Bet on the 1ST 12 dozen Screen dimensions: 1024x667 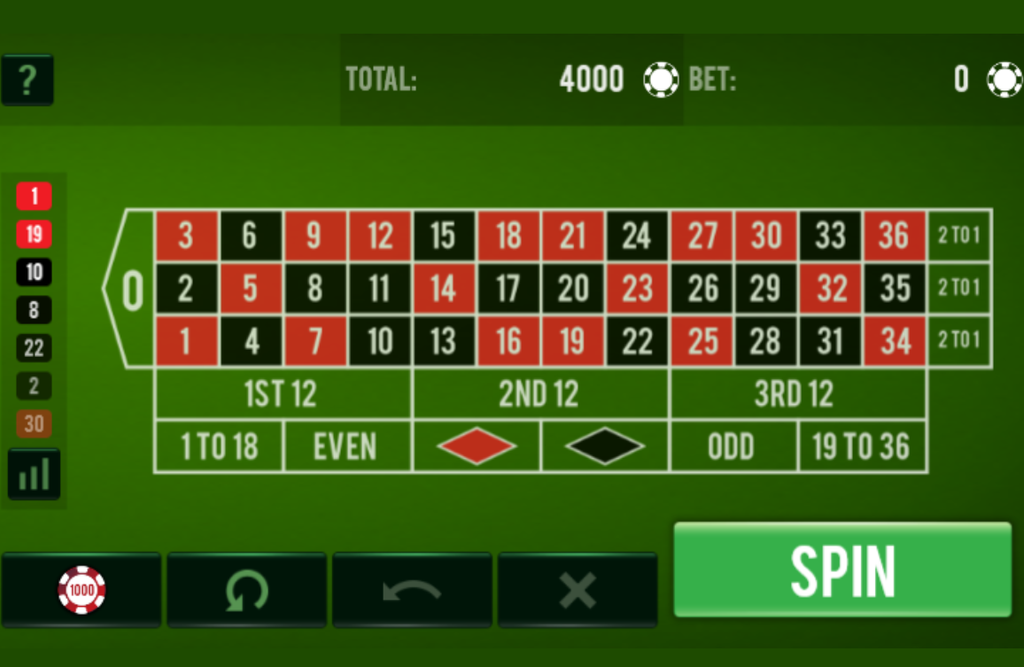pos(283,394)
